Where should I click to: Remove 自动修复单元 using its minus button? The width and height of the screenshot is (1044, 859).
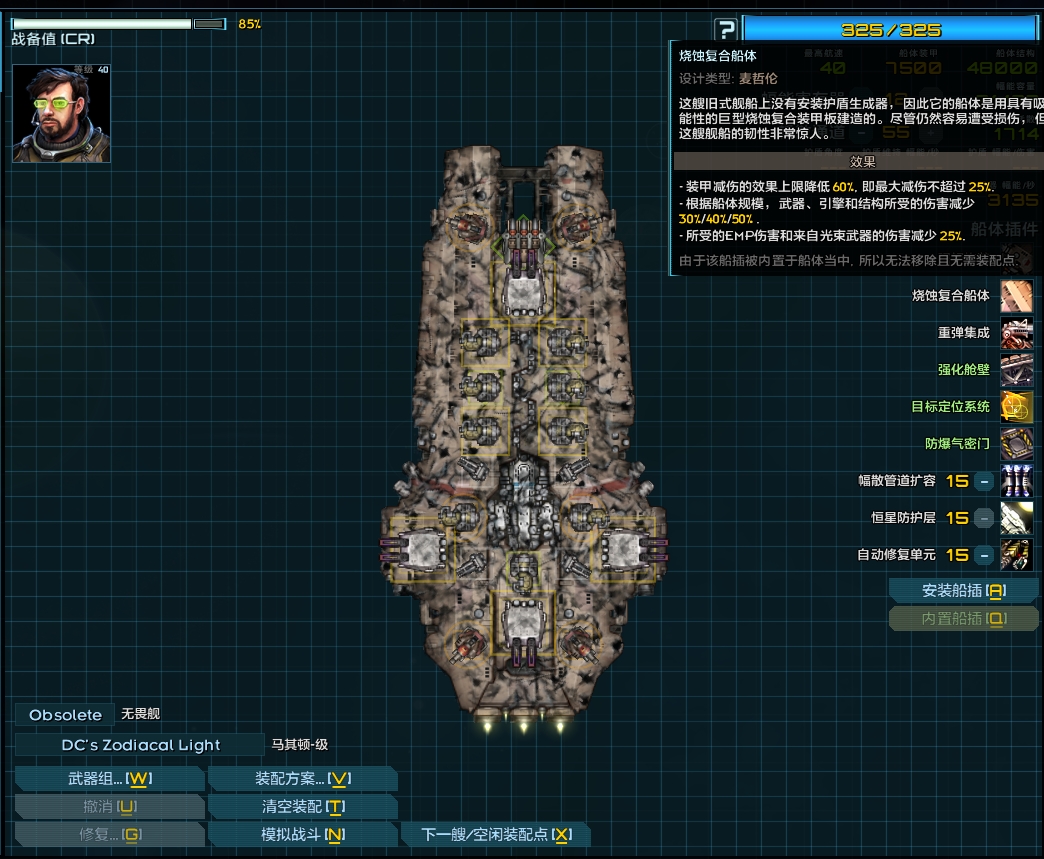(x=984, y=555)
